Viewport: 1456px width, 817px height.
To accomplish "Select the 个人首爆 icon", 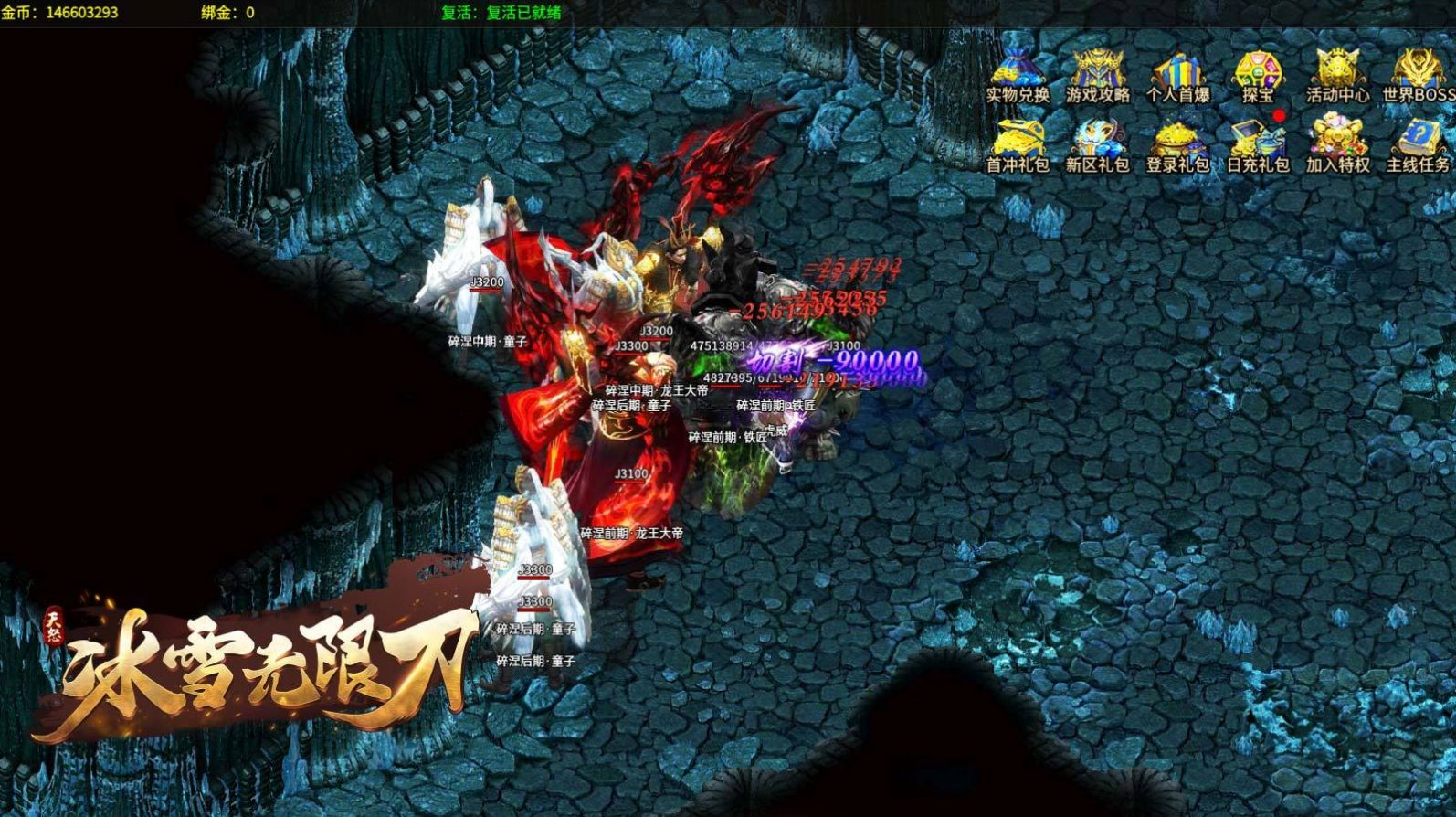I will tap(1177, 73).
